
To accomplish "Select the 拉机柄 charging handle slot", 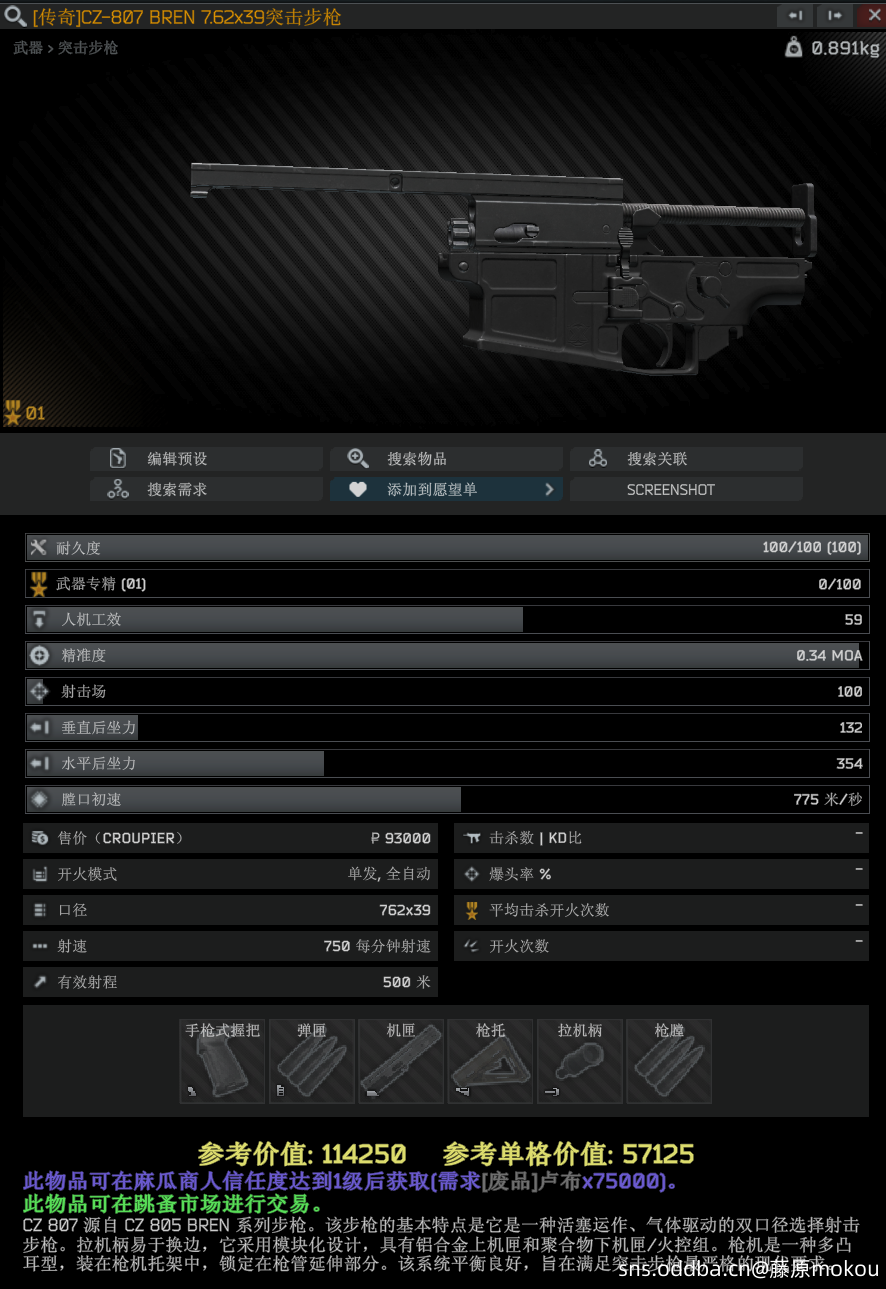I will point(580,1061).
